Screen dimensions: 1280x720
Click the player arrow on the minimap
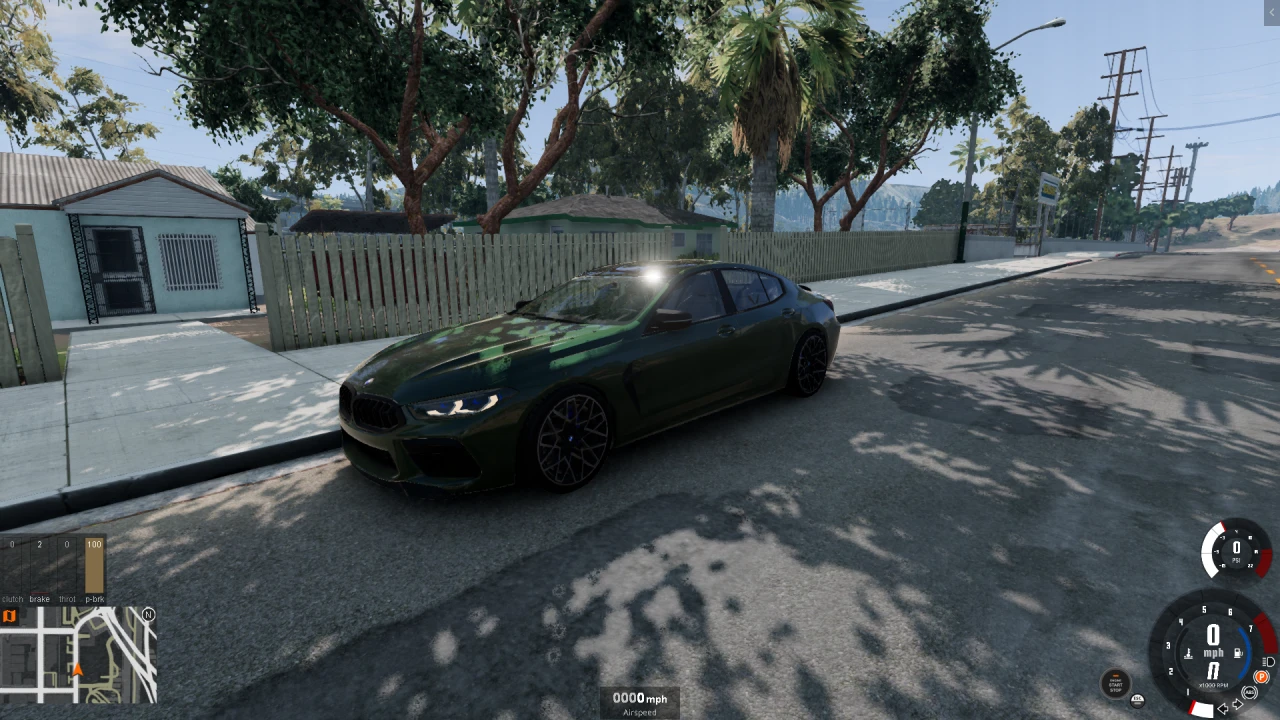pos(78,669)
